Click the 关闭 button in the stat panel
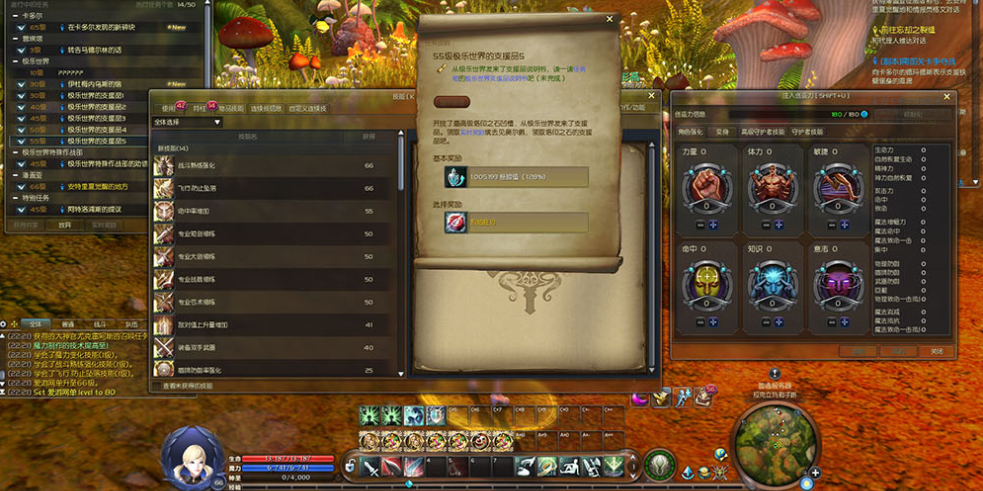The width and height of the screenshot is (983, 491). coord(936,351)
